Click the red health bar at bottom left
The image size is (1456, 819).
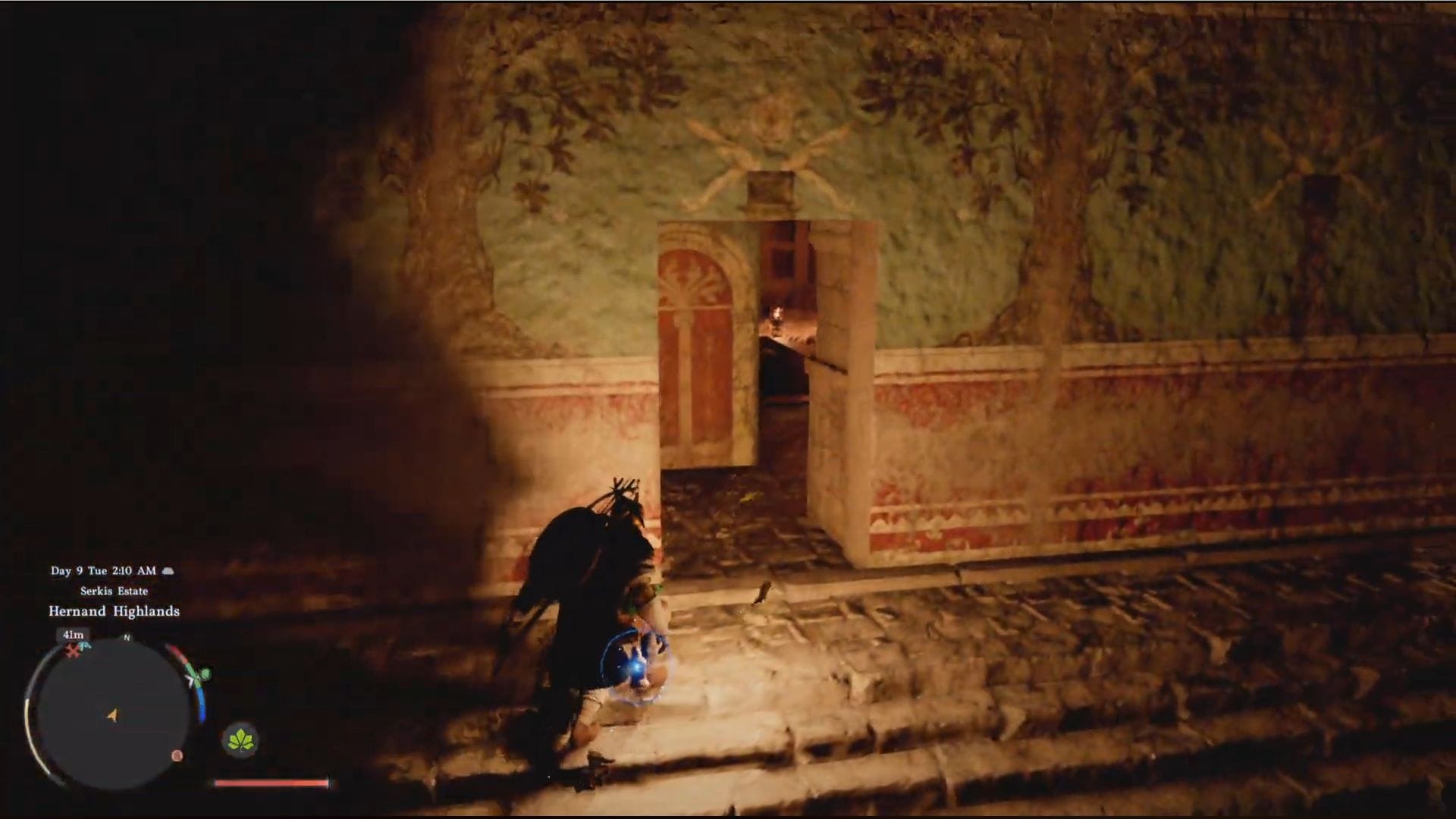point(271,783)
